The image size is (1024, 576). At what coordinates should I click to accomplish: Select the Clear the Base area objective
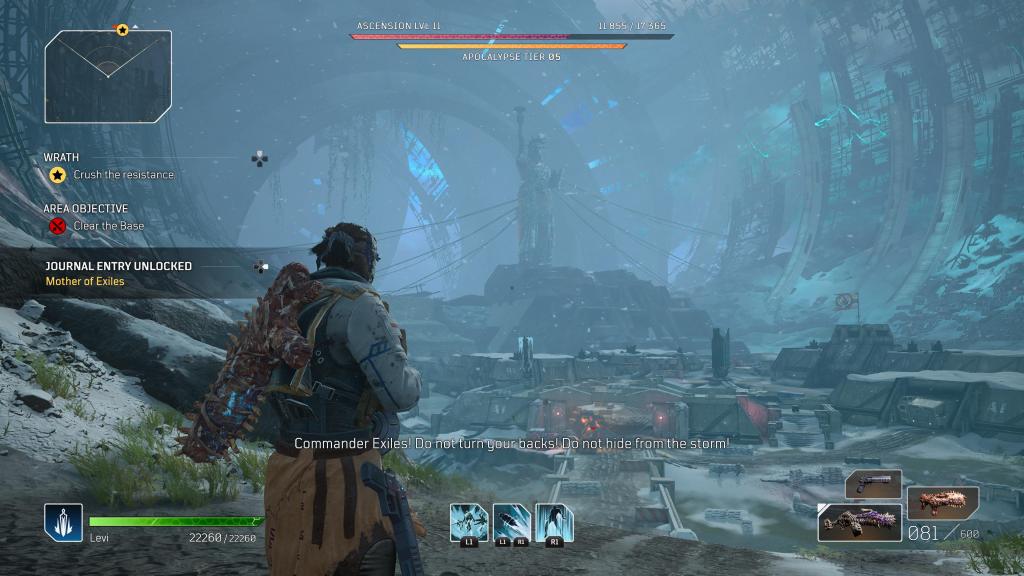coord(108,226)
